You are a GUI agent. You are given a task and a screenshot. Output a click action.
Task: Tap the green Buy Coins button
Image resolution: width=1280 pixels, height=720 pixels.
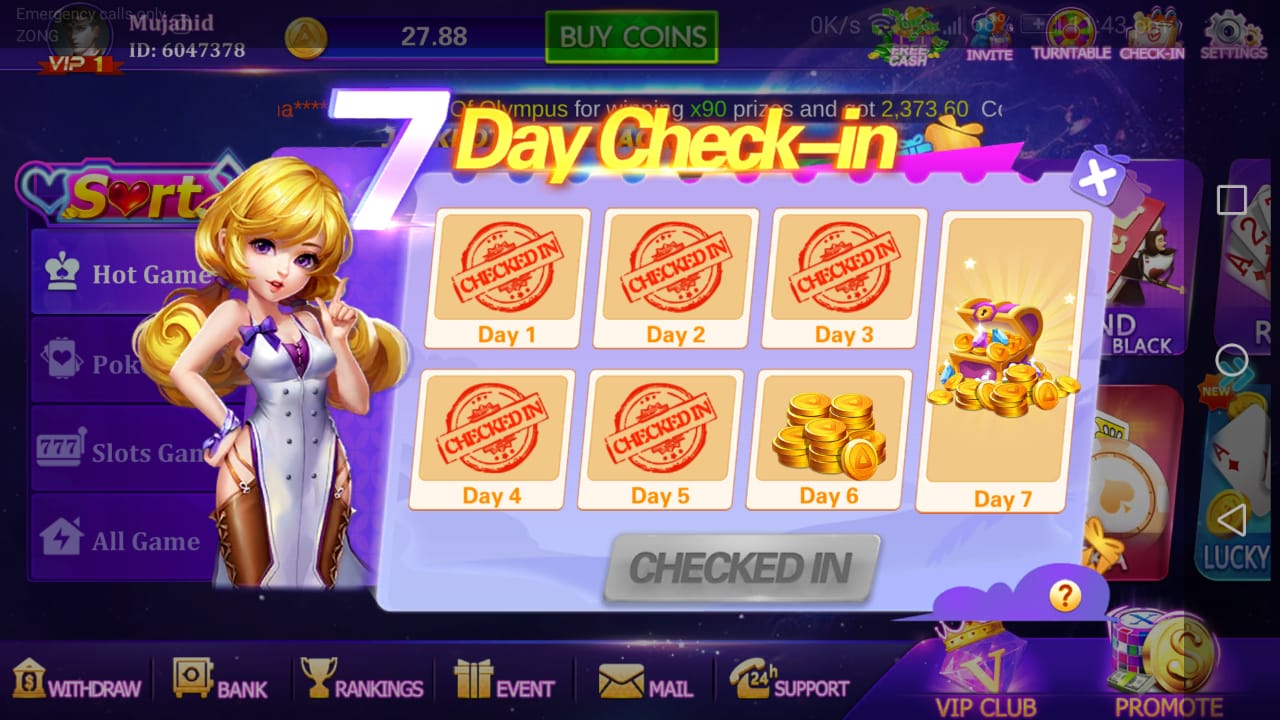[631, 37]
